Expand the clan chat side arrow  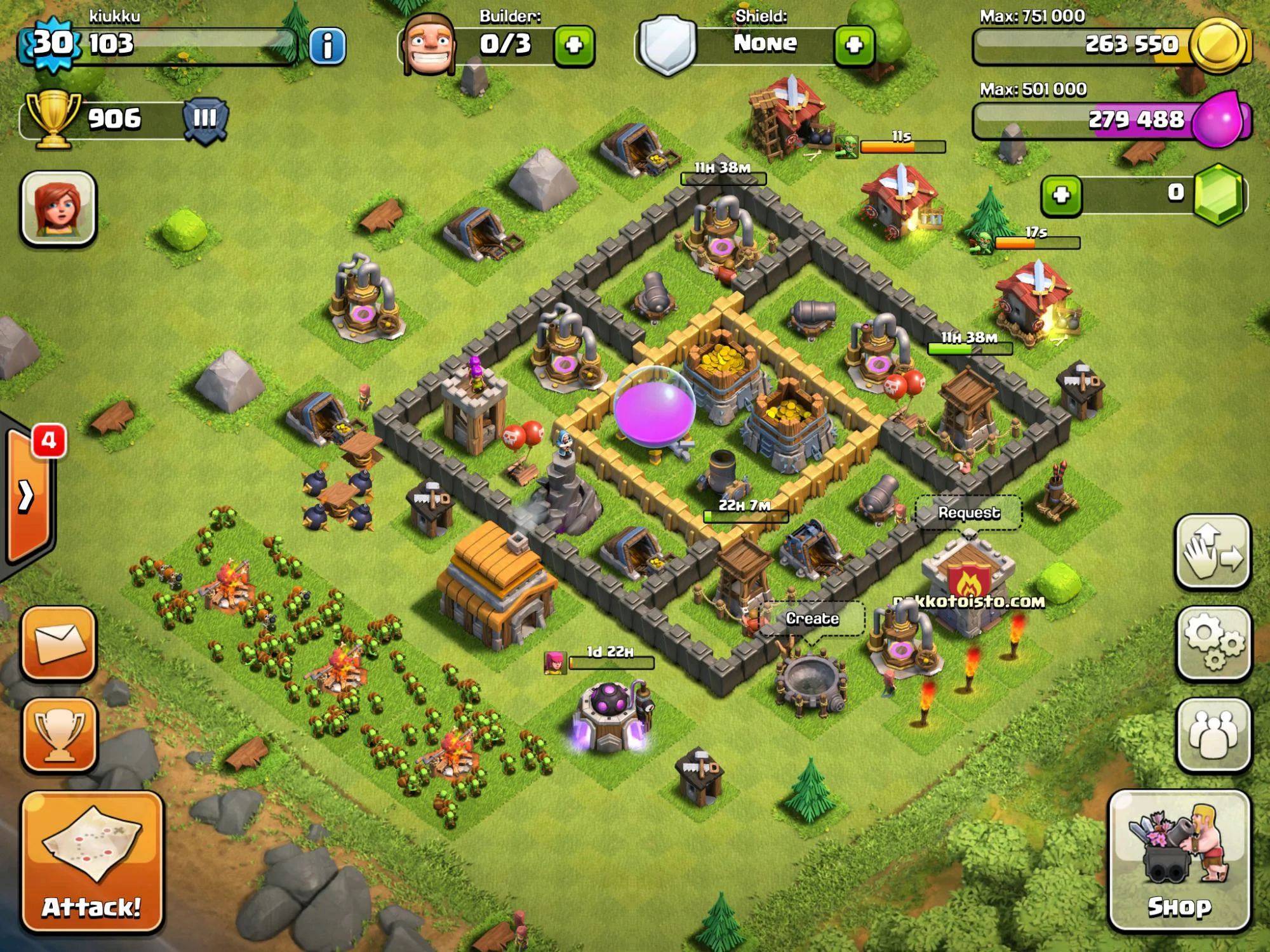[27, 496]
